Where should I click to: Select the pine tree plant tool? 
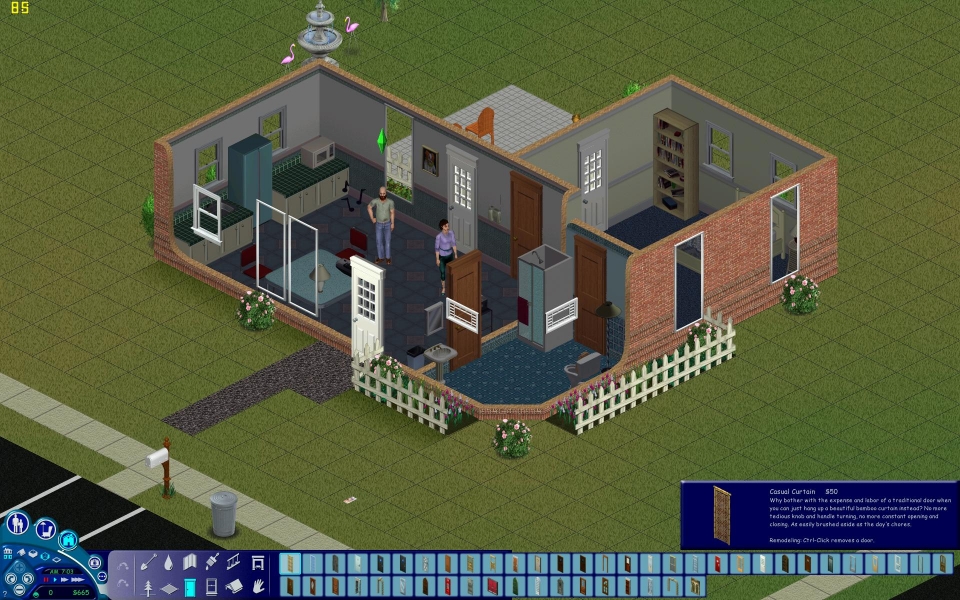tap(148, 586)
